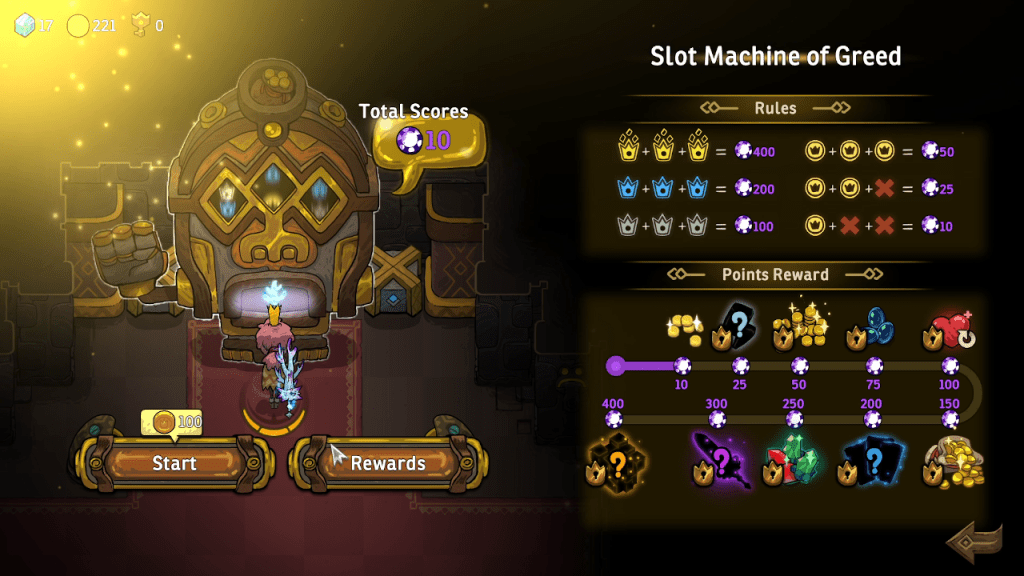Open the Rewards button

388,463
